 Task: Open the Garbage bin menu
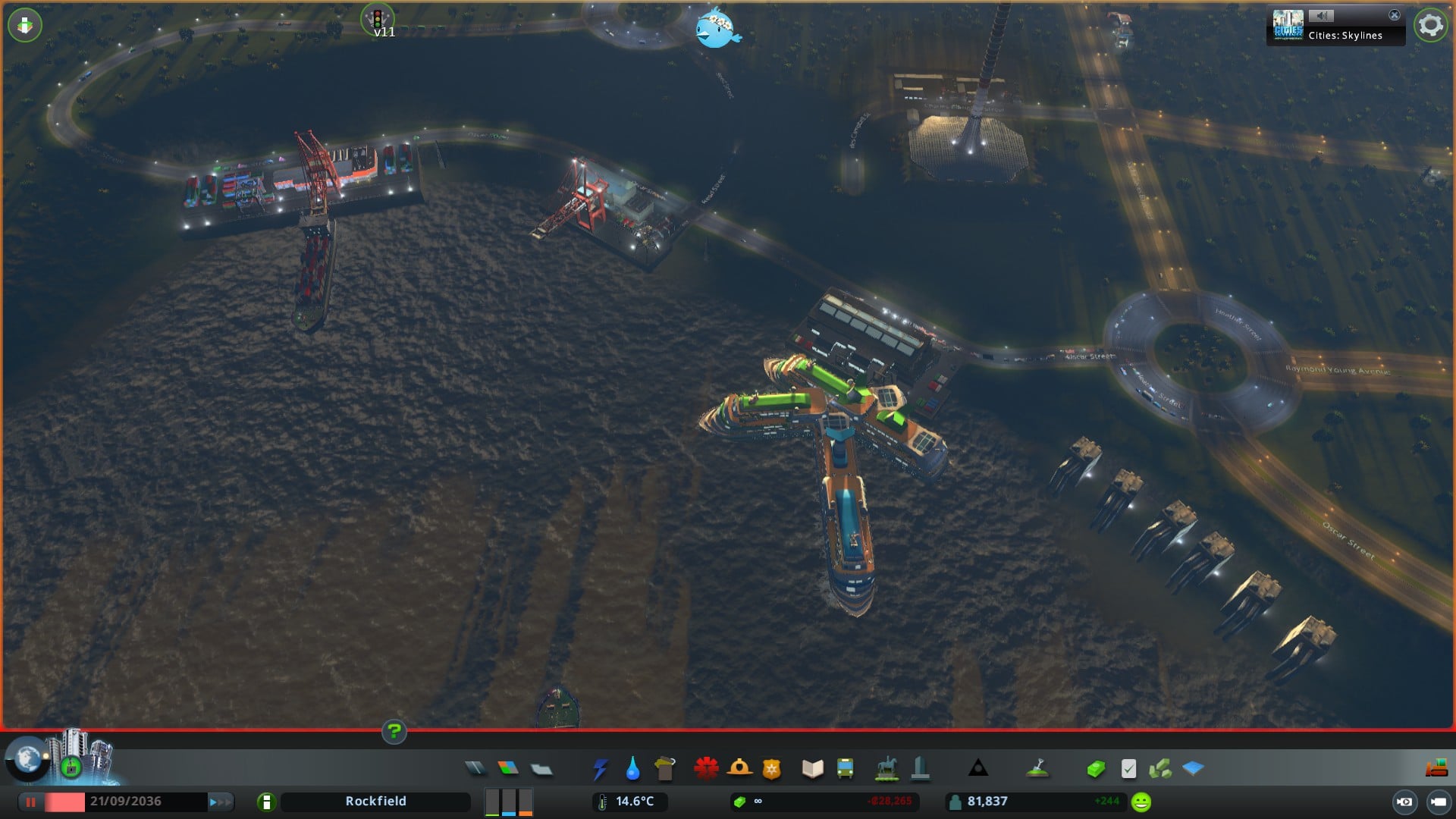665,769
